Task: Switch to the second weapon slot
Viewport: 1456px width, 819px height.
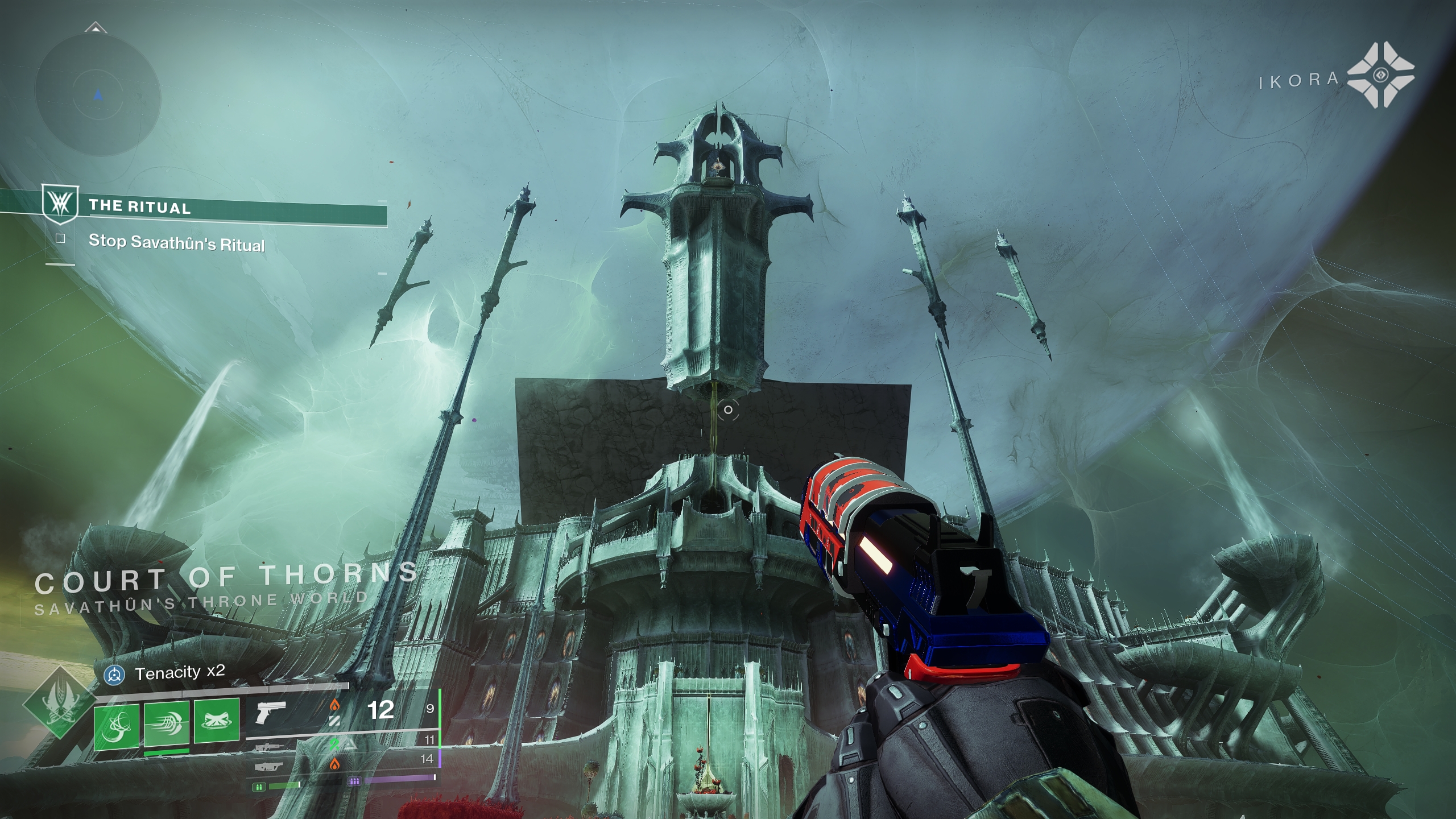Action: coord(270,747)
